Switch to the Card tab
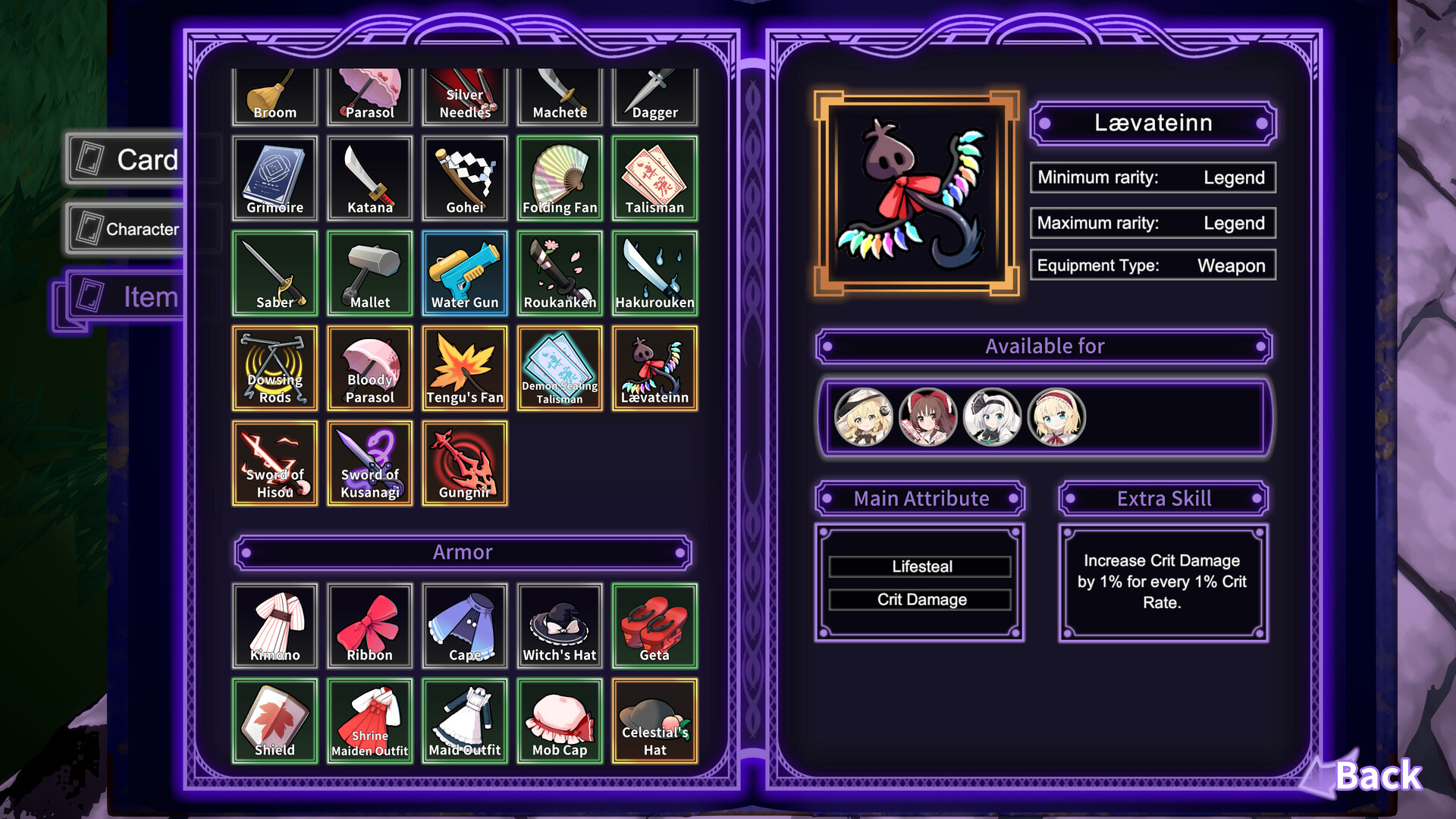1456x819 pixels. pyautogui.click(x=136, y=159)
